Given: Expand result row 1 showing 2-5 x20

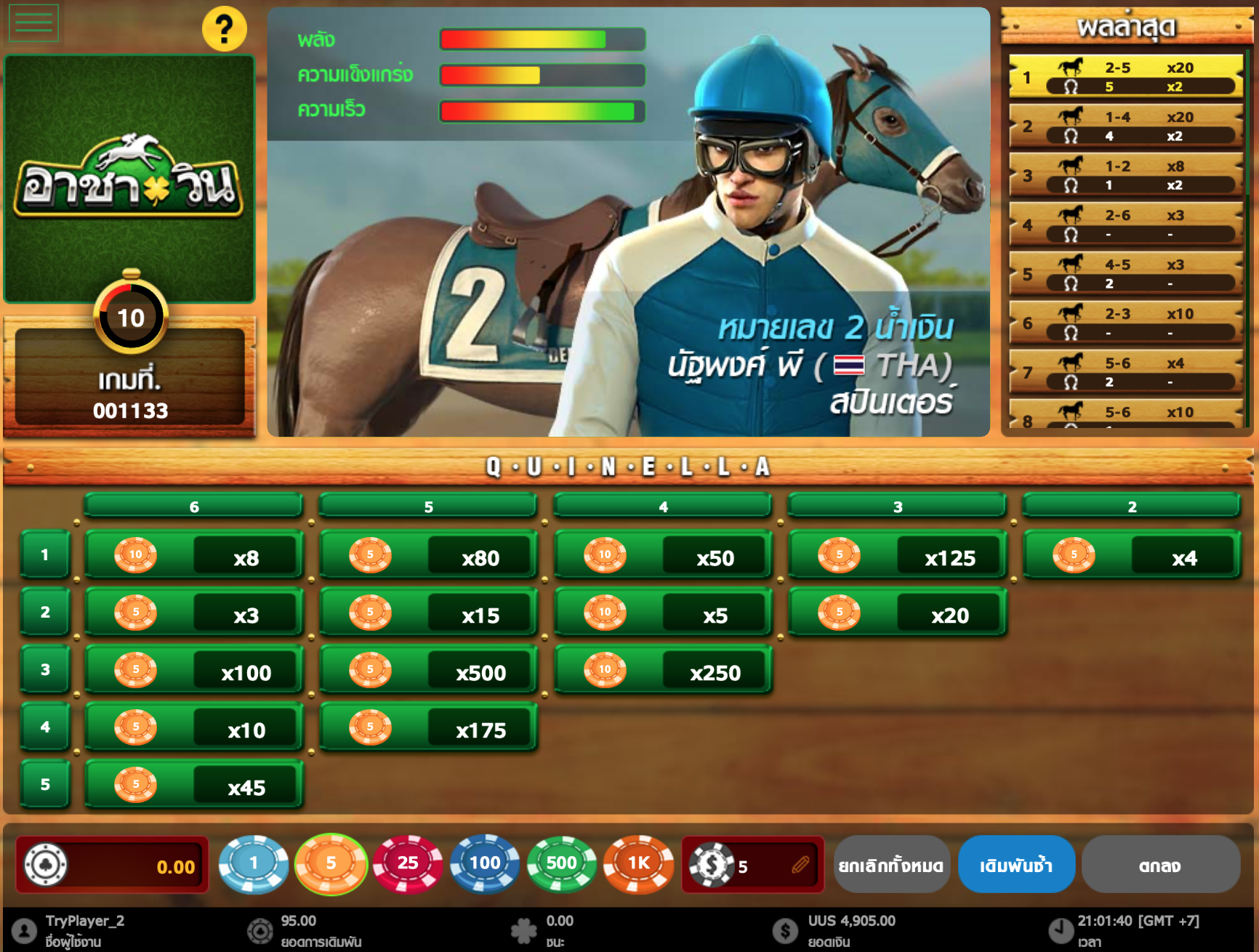Looking at the screenshot, I should coord(1124,78).
